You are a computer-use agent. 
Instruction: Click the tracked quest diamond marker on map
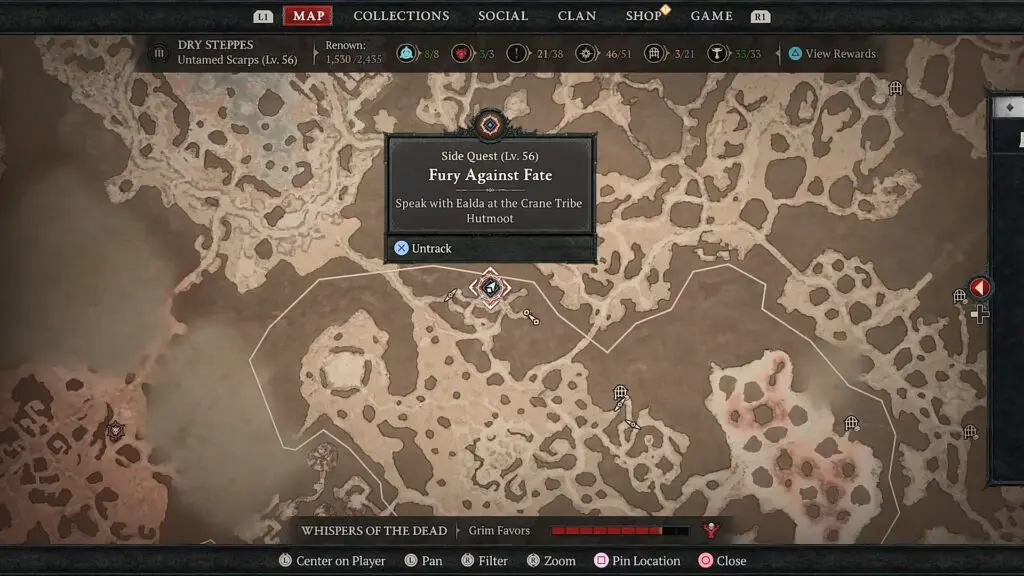[490, 289]
